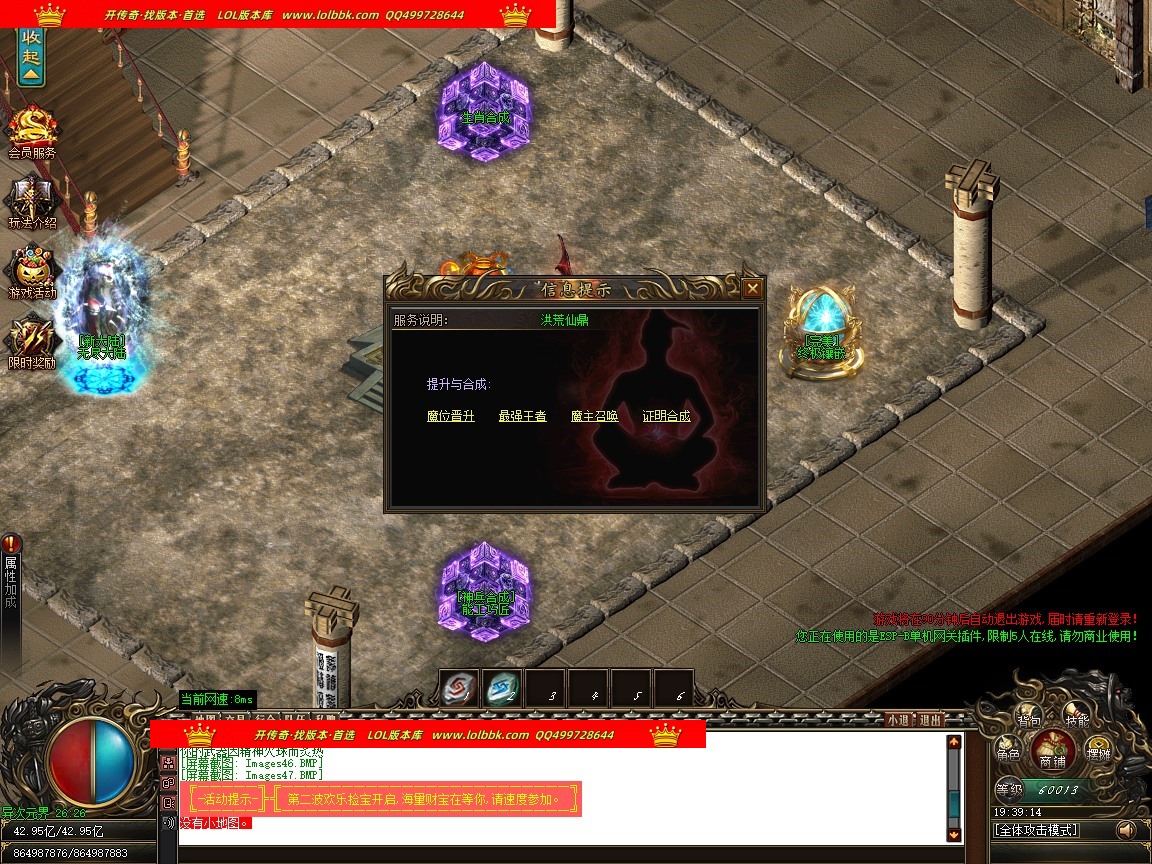Select the 证明合成 link

click(x=666, y=416)
